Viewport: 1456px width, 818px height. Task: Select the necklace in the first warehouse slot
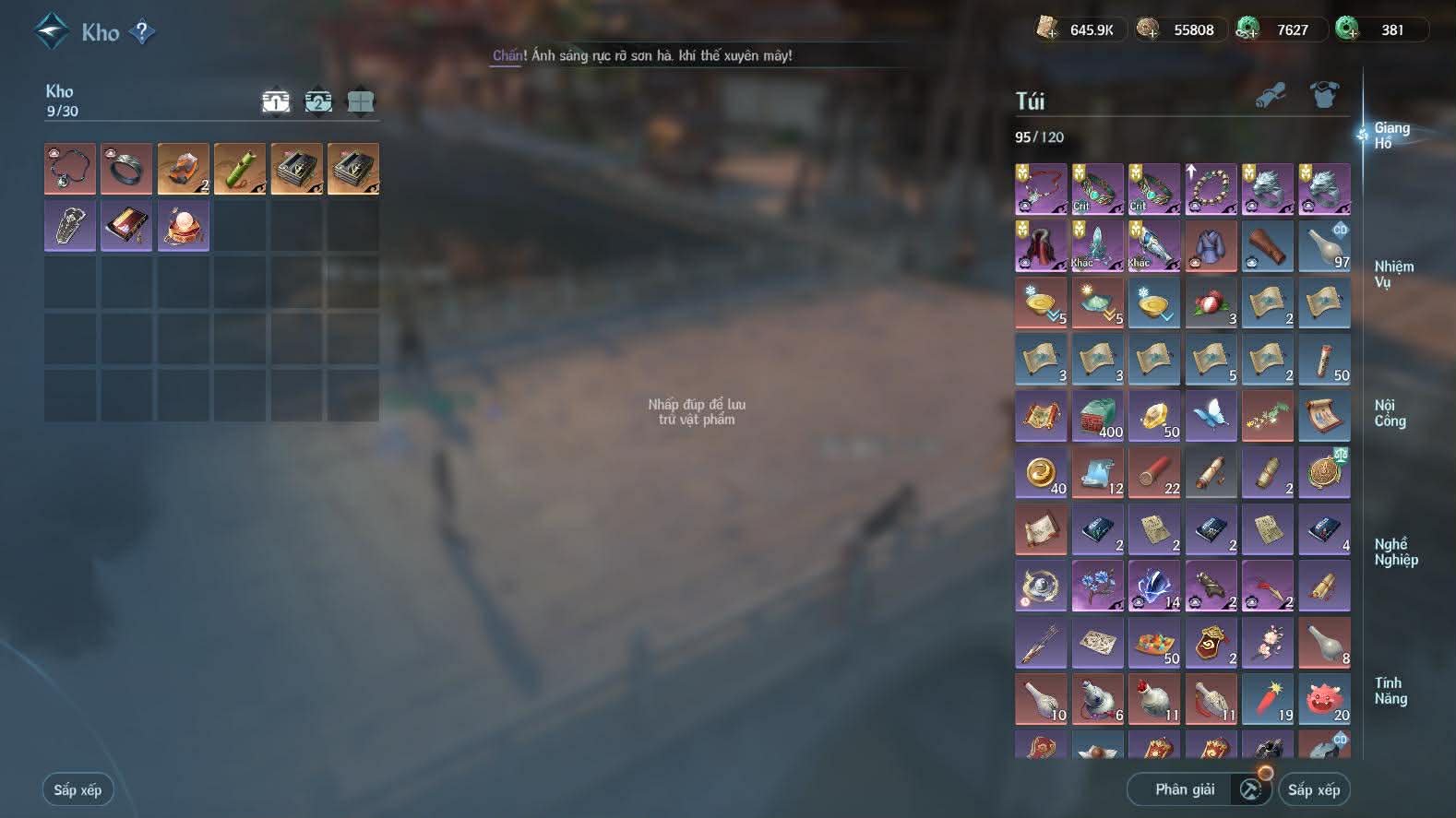[x=69, y=168]
